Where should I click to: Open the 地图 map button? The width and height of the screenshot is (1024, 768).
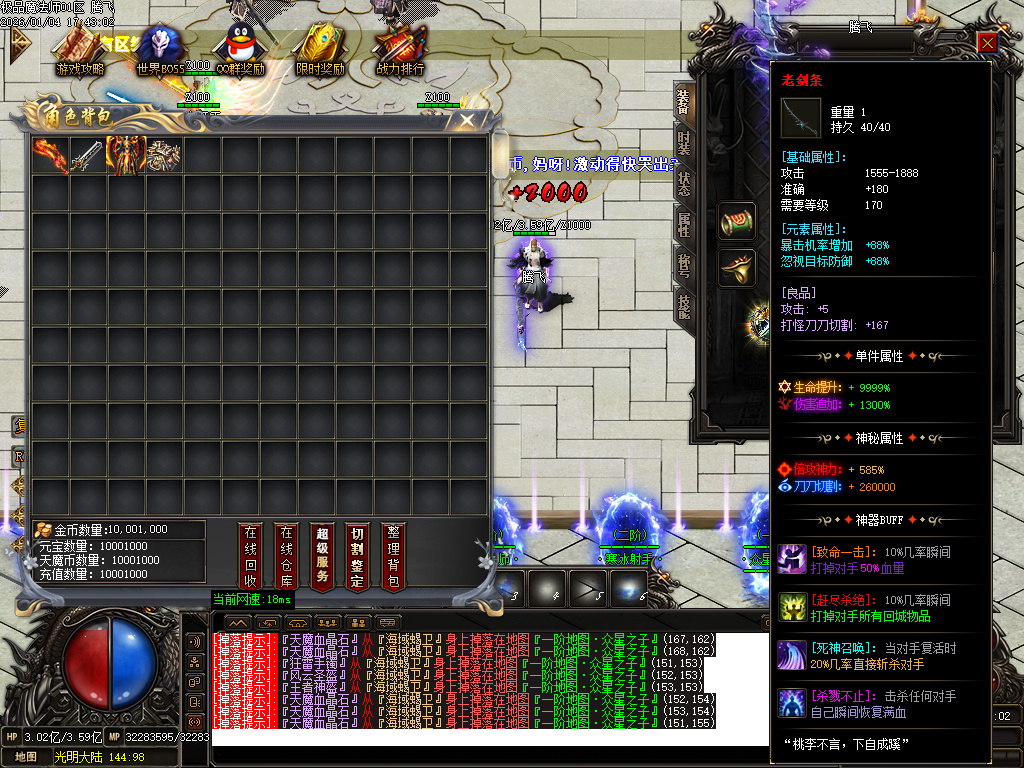26,757
